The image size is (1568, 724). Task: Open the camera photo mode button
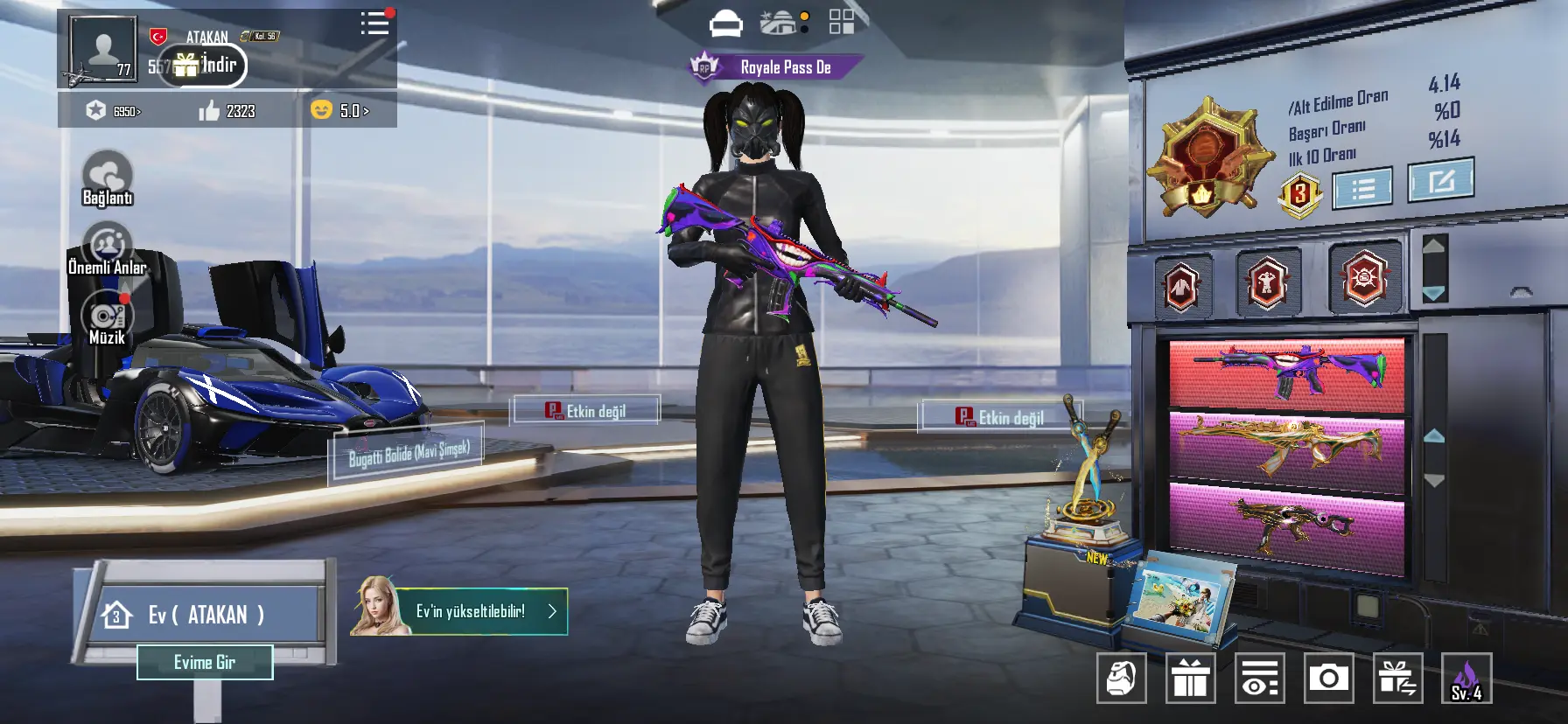pos(1328,678)
